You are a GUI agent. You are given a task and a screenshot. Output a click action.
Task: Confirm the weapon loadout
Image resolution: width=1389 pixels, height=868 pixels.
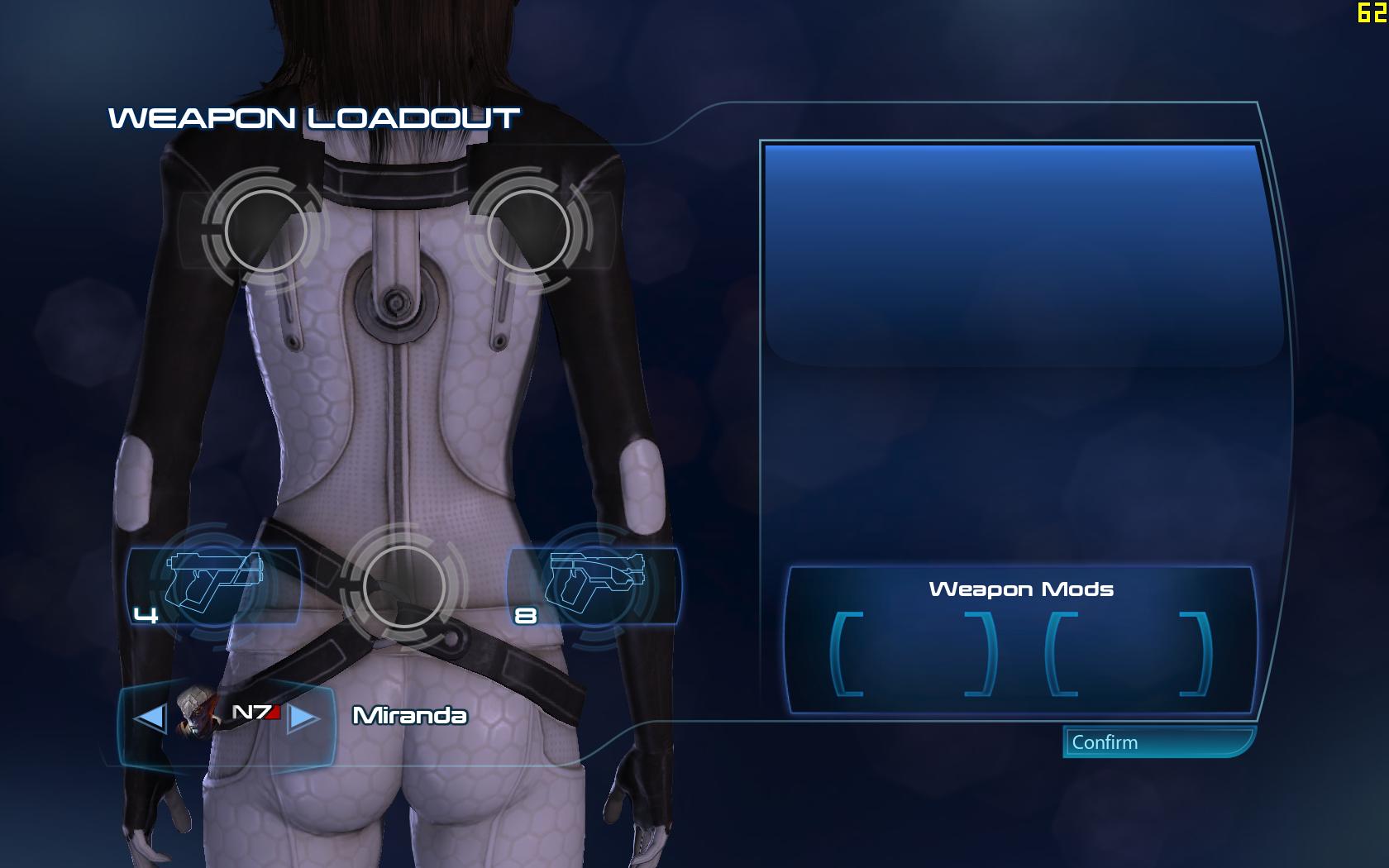click(x=1157, y=742)
